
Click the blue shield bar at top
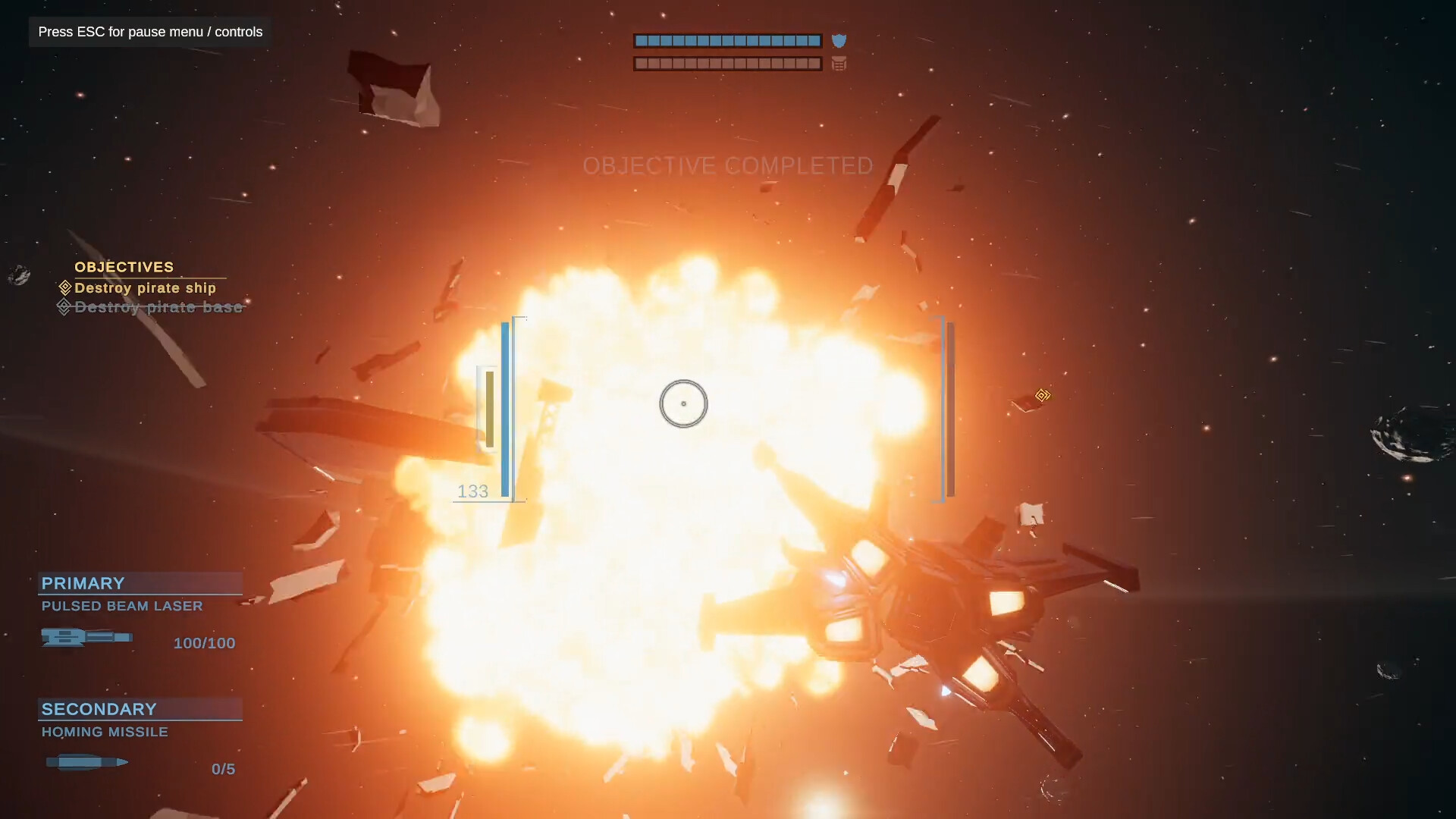726,41
